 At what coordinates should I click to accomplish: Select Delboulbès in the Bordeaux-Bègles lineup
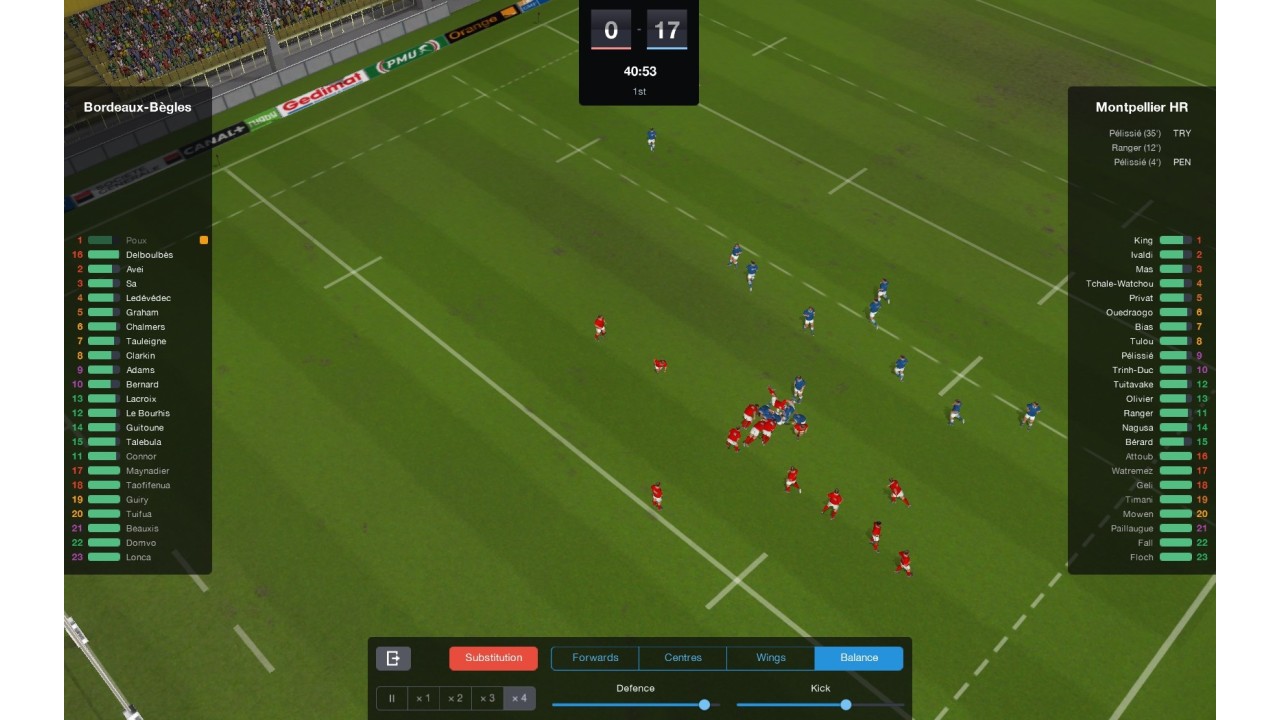tap(149, 255)
